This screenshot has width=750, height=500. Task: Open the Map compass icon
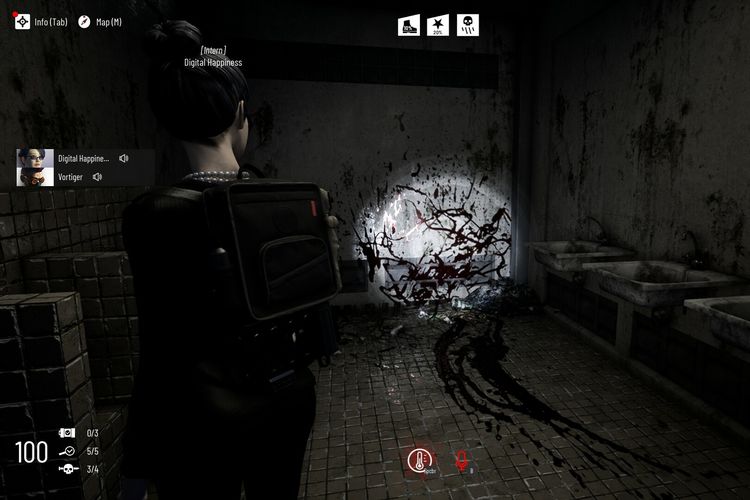[84, 22]
